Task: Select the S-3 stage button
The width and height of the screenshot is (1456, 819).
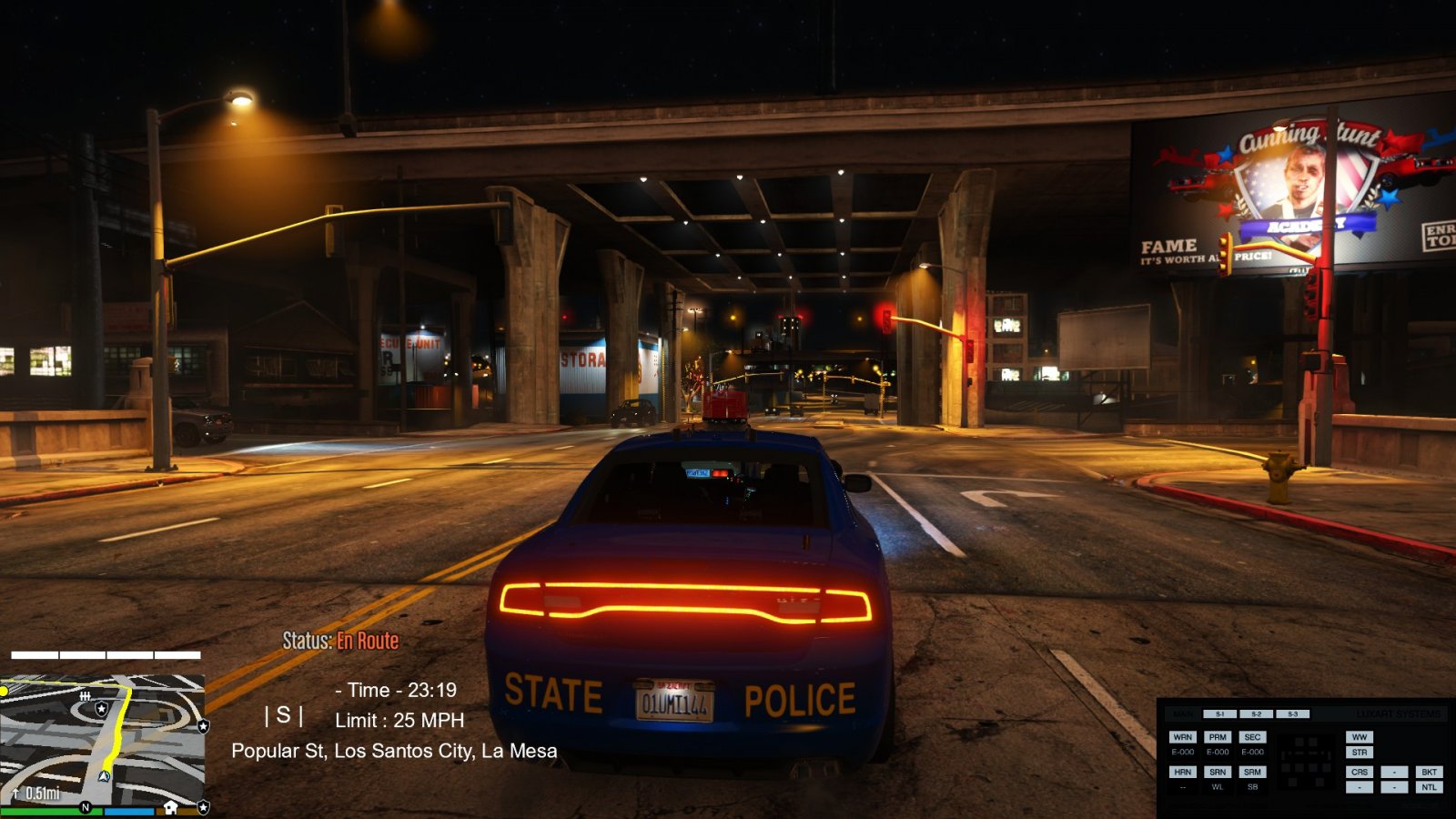Action: click(x=1292, y=714)
